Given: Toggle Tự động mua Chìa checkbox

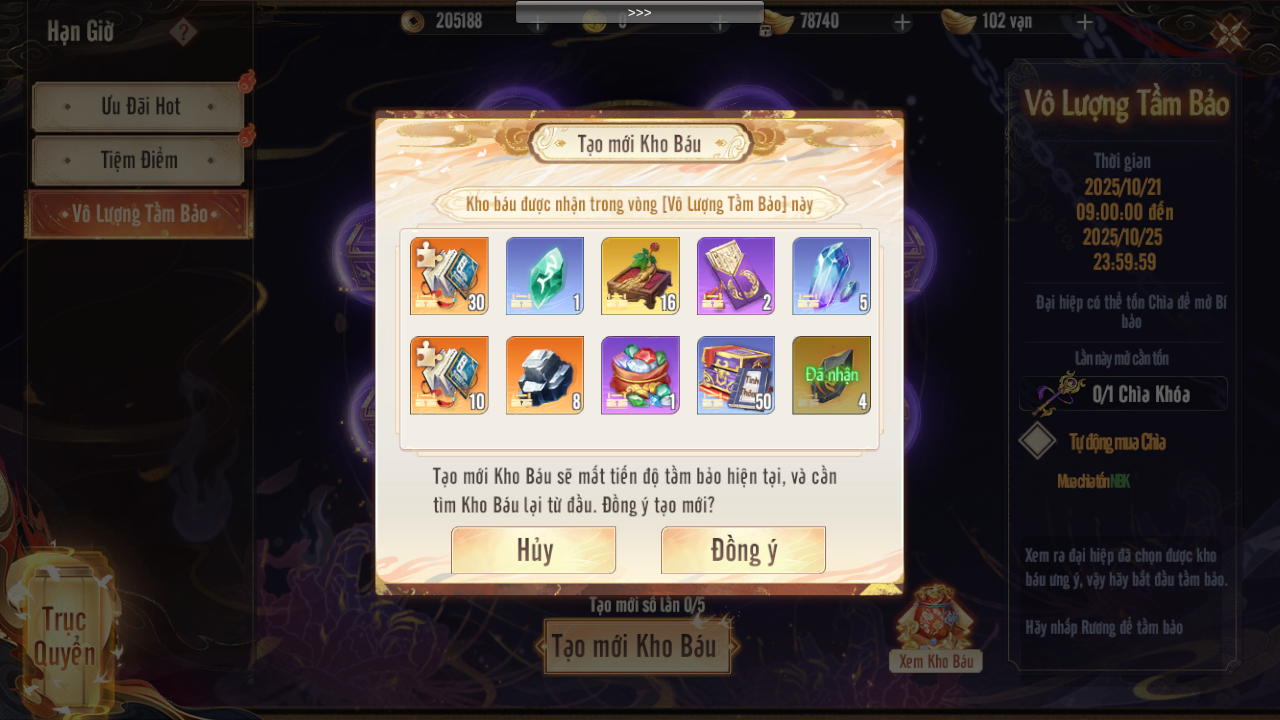Looking at the screenshot, I should coord(1038,441).
